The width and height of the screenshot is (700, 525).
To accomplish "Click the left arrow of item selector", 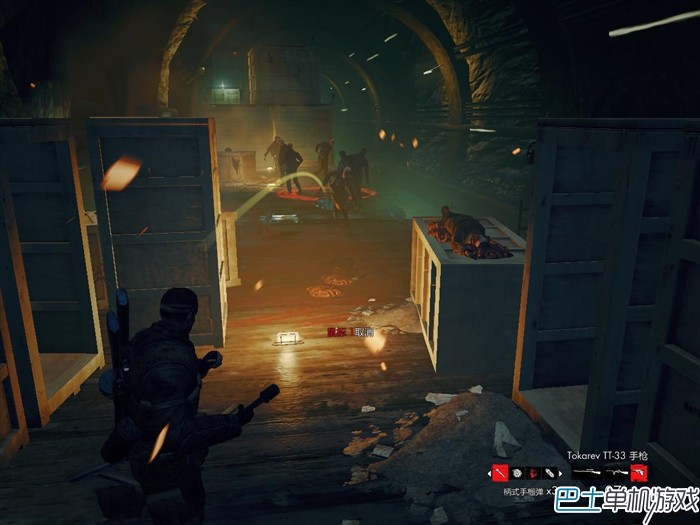I will pyautogui.click(x=489, y=472).
